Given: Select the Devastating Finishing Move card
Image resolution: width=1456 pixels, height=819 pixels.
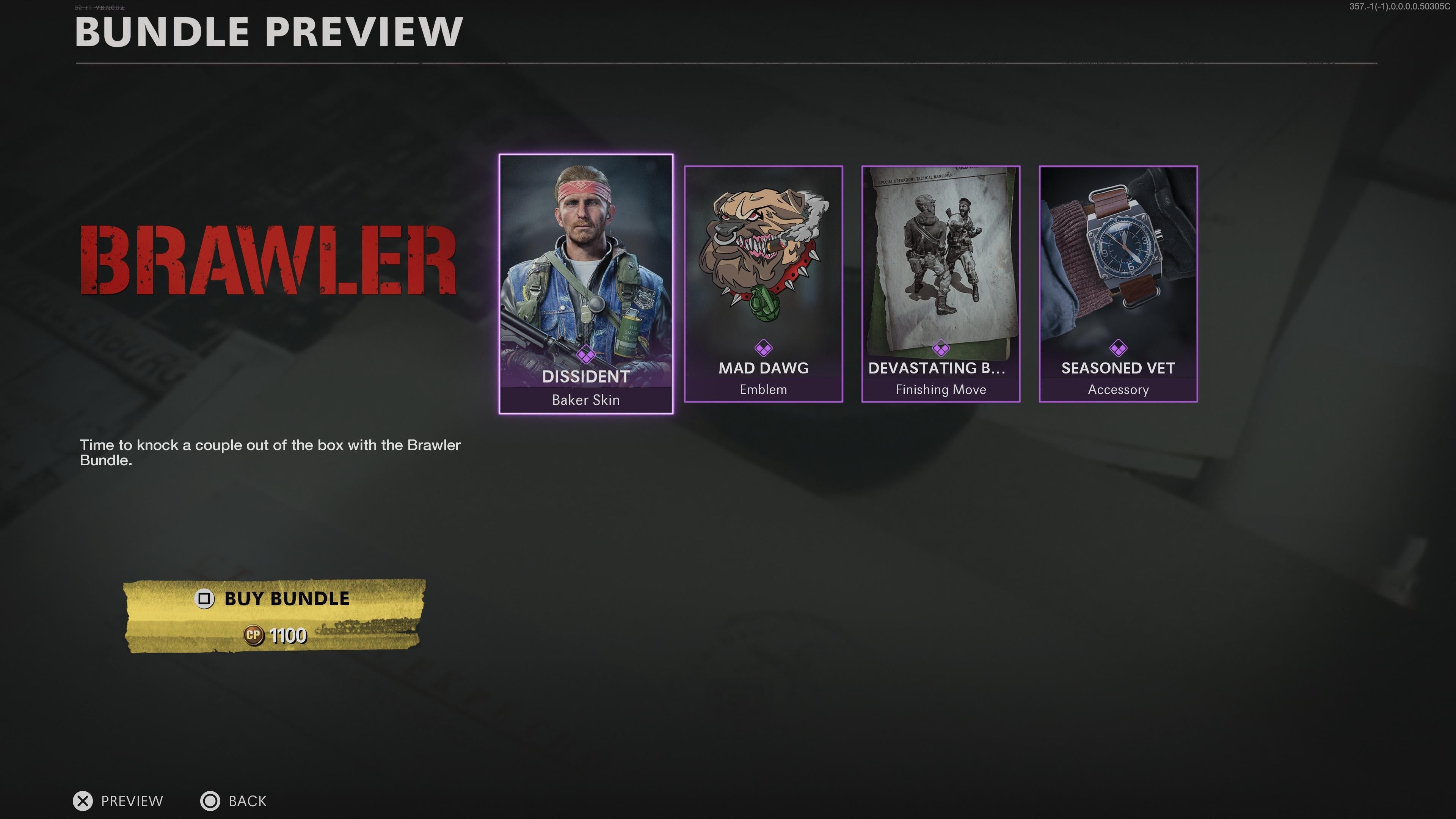Looking at the screenshot, I should coord(940,266).
